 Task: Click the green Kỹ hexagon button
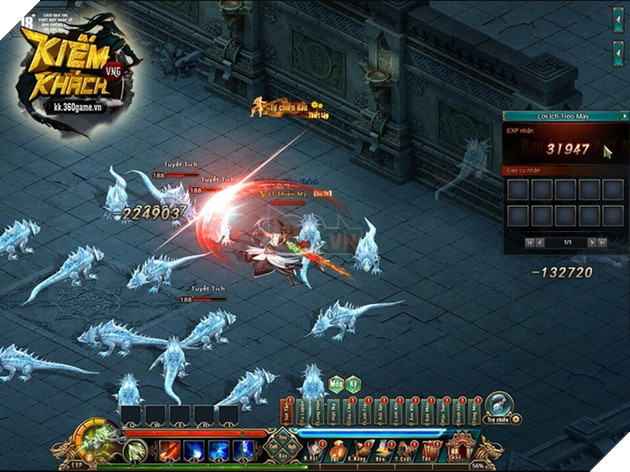coord(354,385)
